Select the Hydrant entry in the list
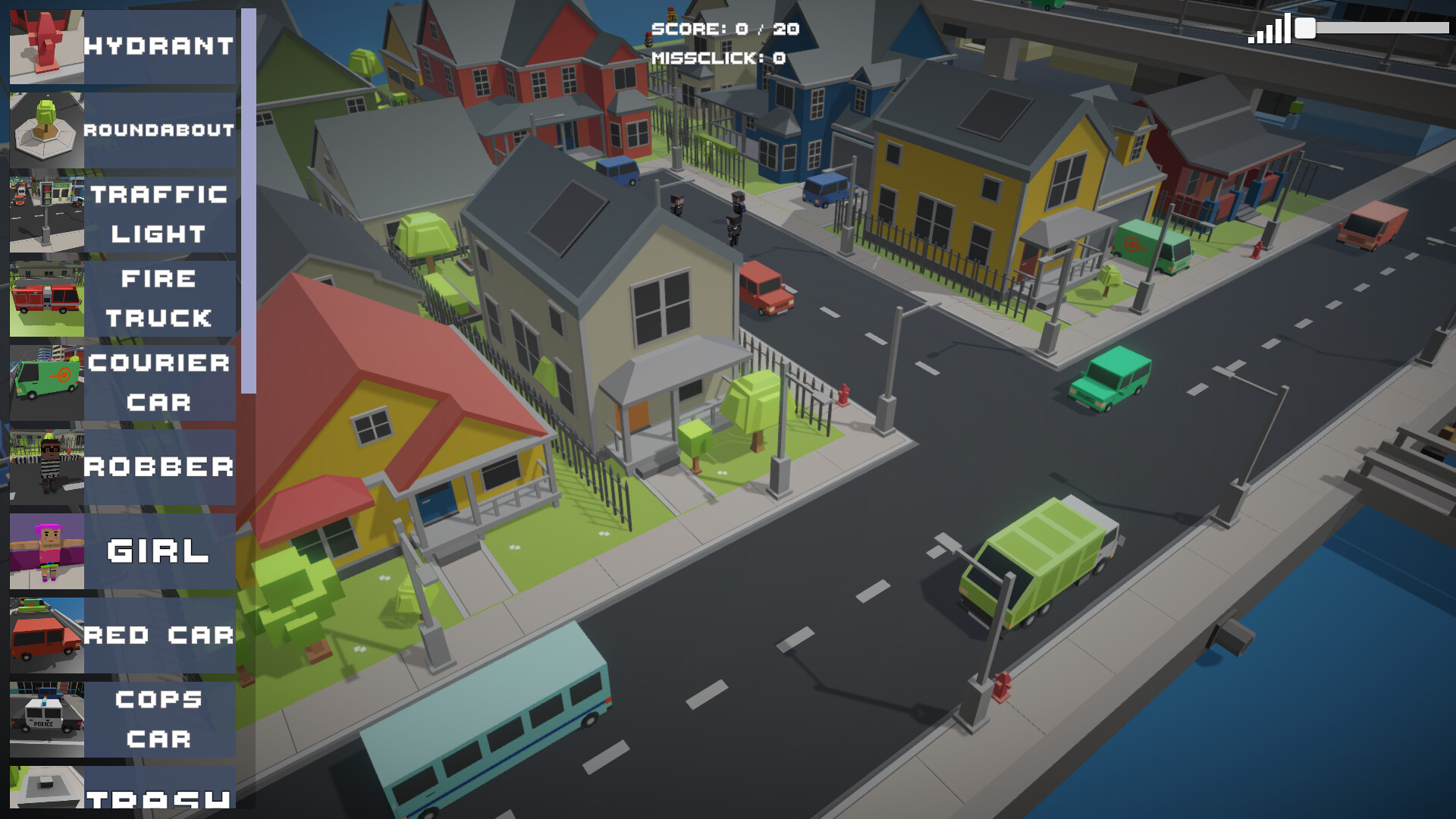The height and width of the screenshot is (819, 1456). pyautogui.click(x=123, y=46)
